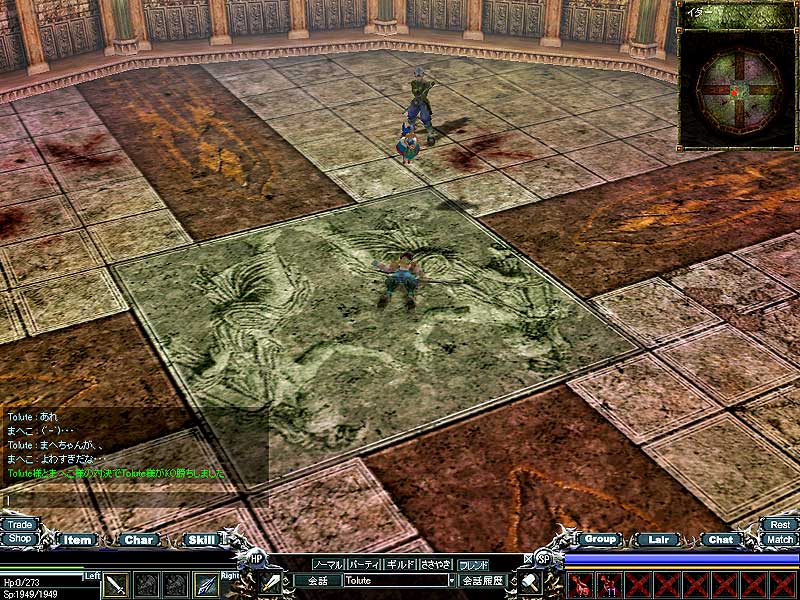This screenshot has width=800, height=600.
Task: Open the Skill menu
Action: [x=201, y=540]
